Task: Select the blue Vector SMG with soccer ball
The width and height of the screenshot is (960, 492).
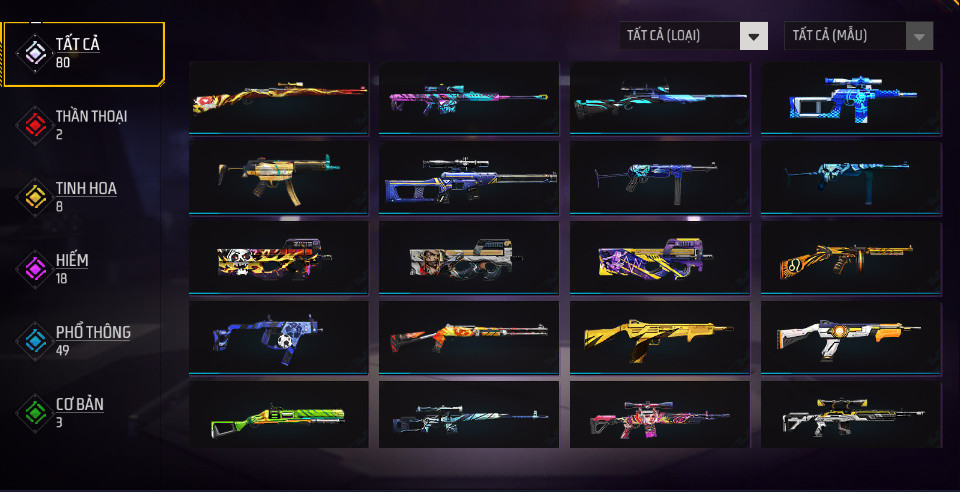Action: [279, 337]
